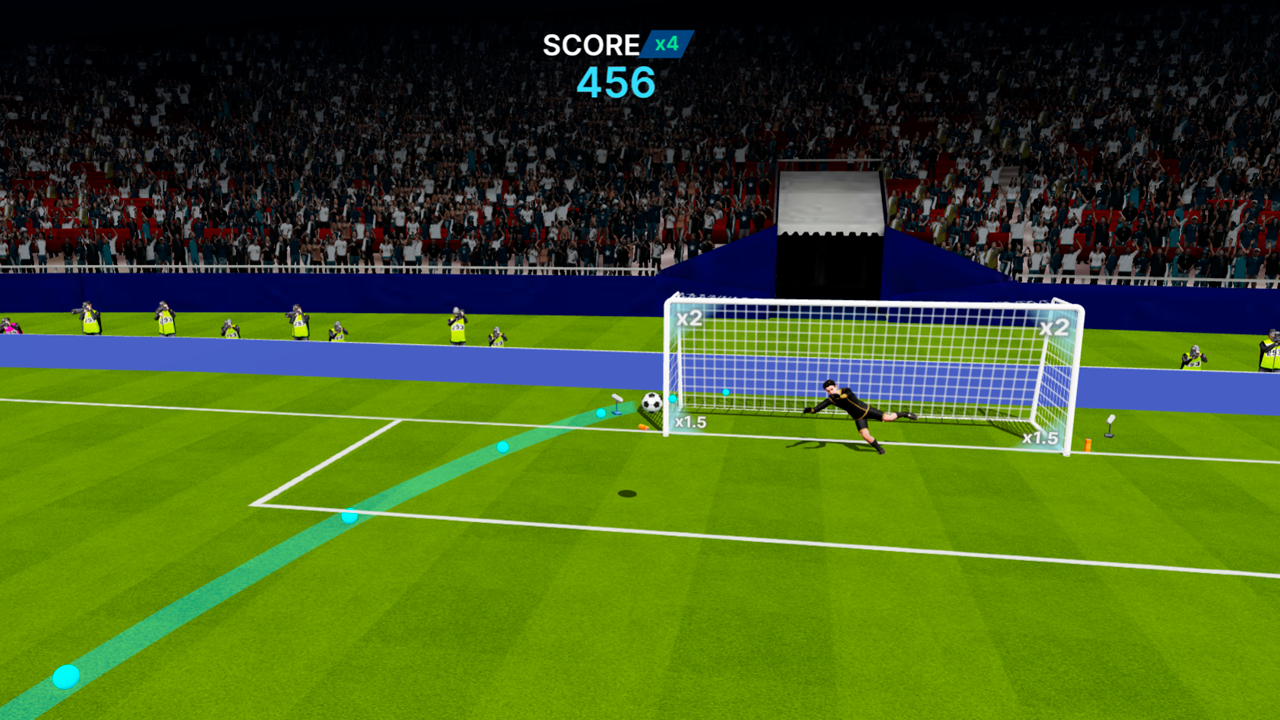Click the cyan trajectory dot on the penalty box line
The width and height of the screenshot is (1280, 720).
tap(347, 517)
